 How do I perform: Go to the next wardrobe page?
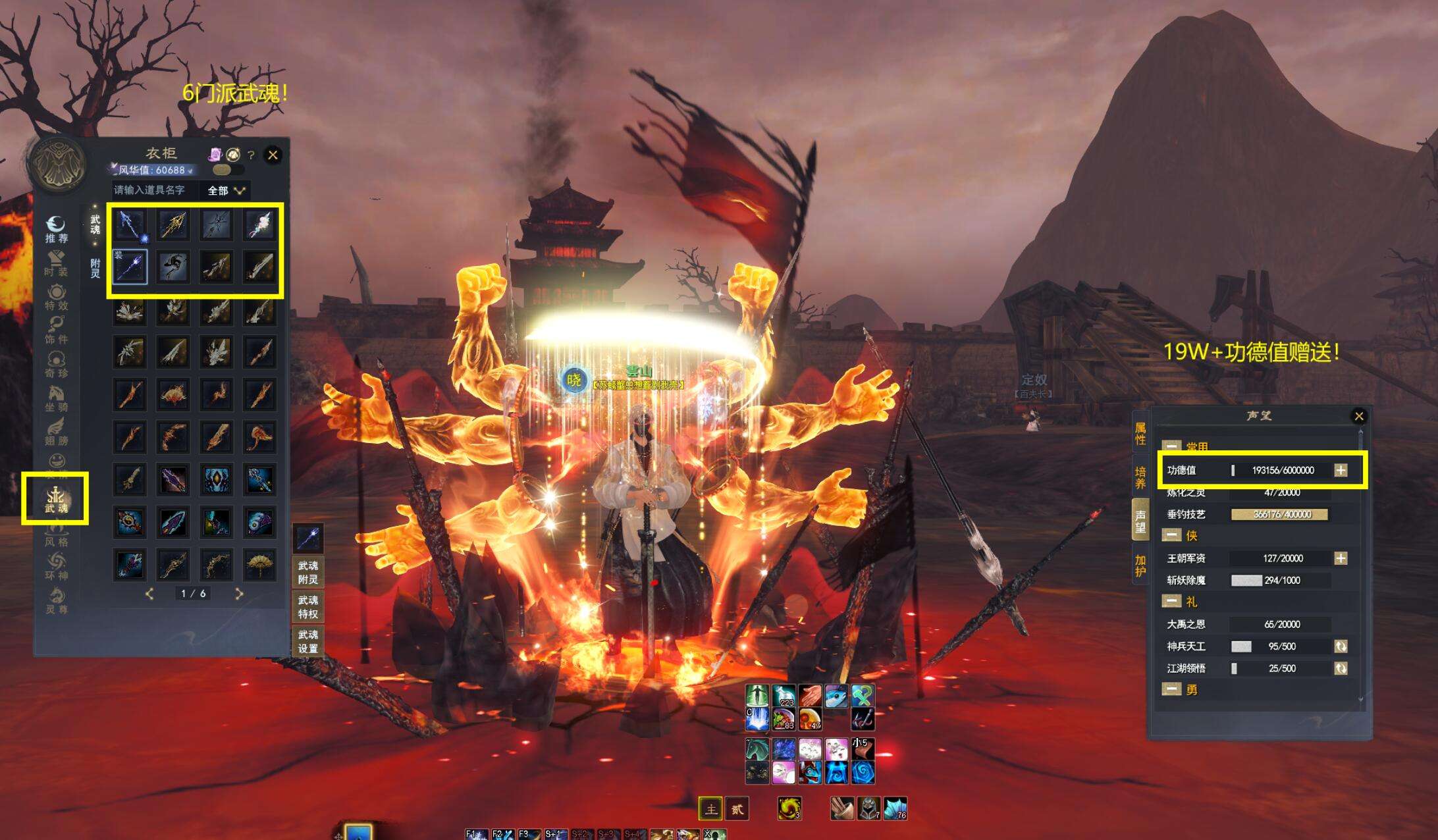[239, 594]
